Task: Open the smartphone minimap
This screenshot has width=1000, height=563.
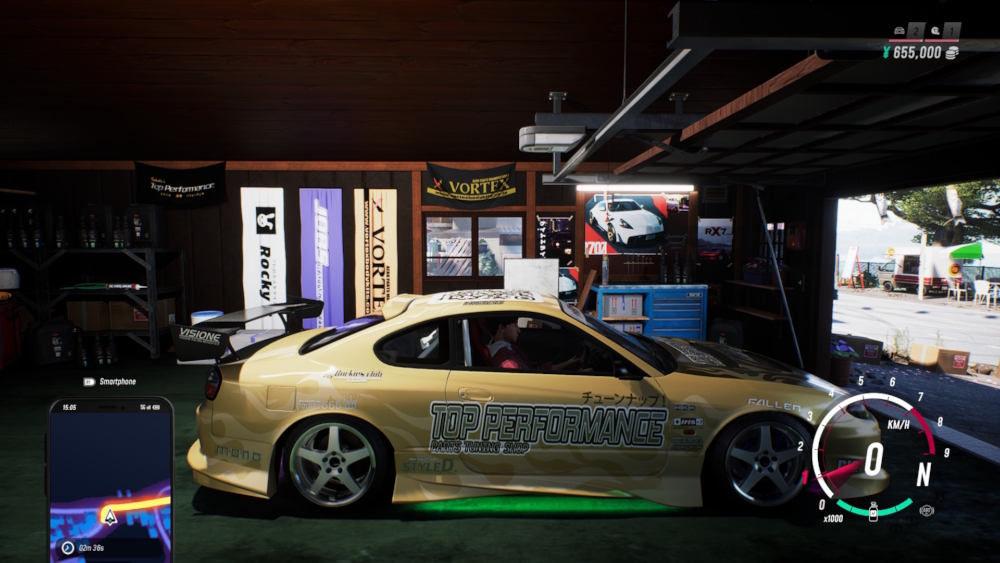Action: [x=110, y=470]
